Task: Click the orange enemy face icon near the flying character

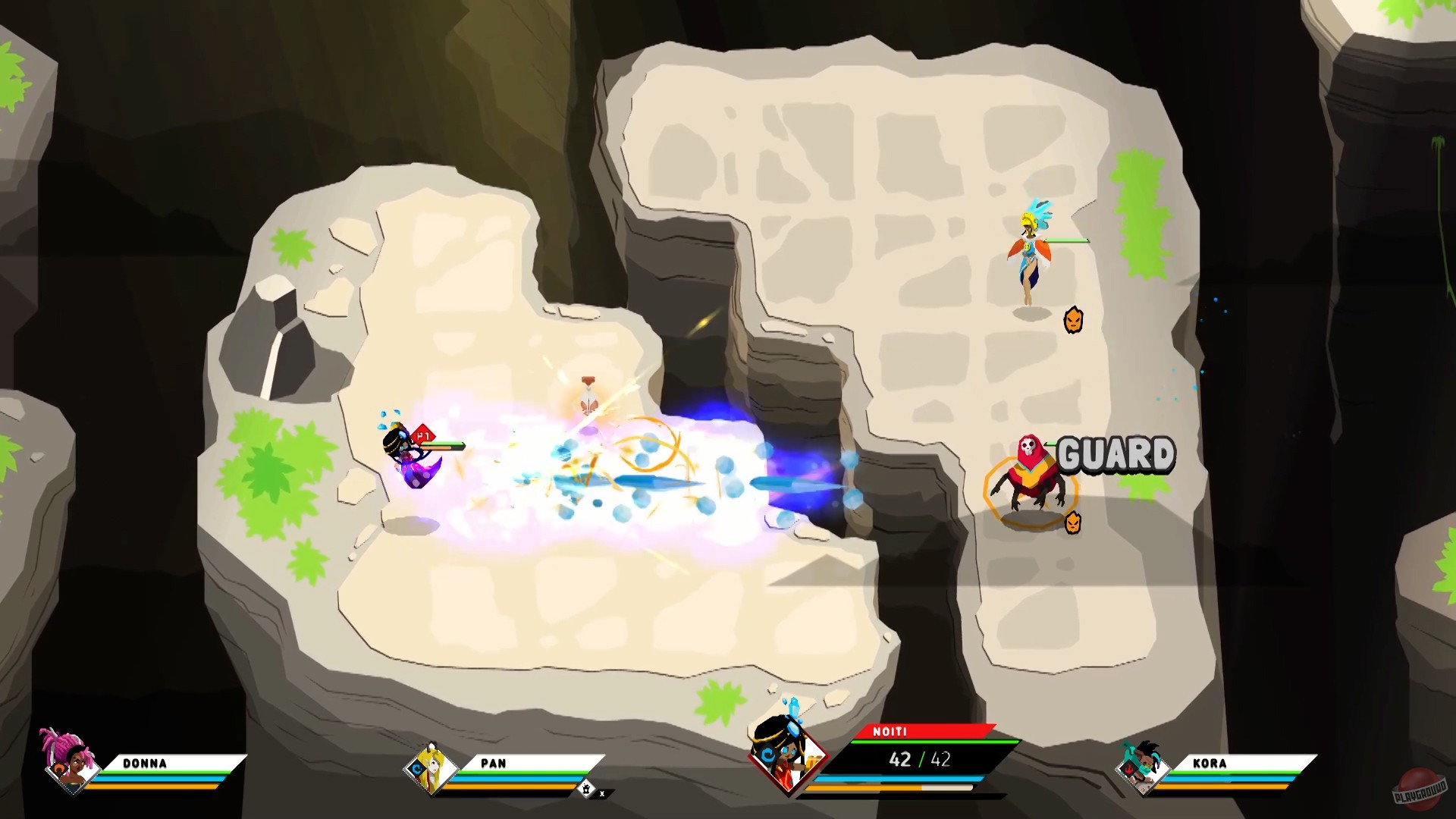Action: tap(1075, 320)
